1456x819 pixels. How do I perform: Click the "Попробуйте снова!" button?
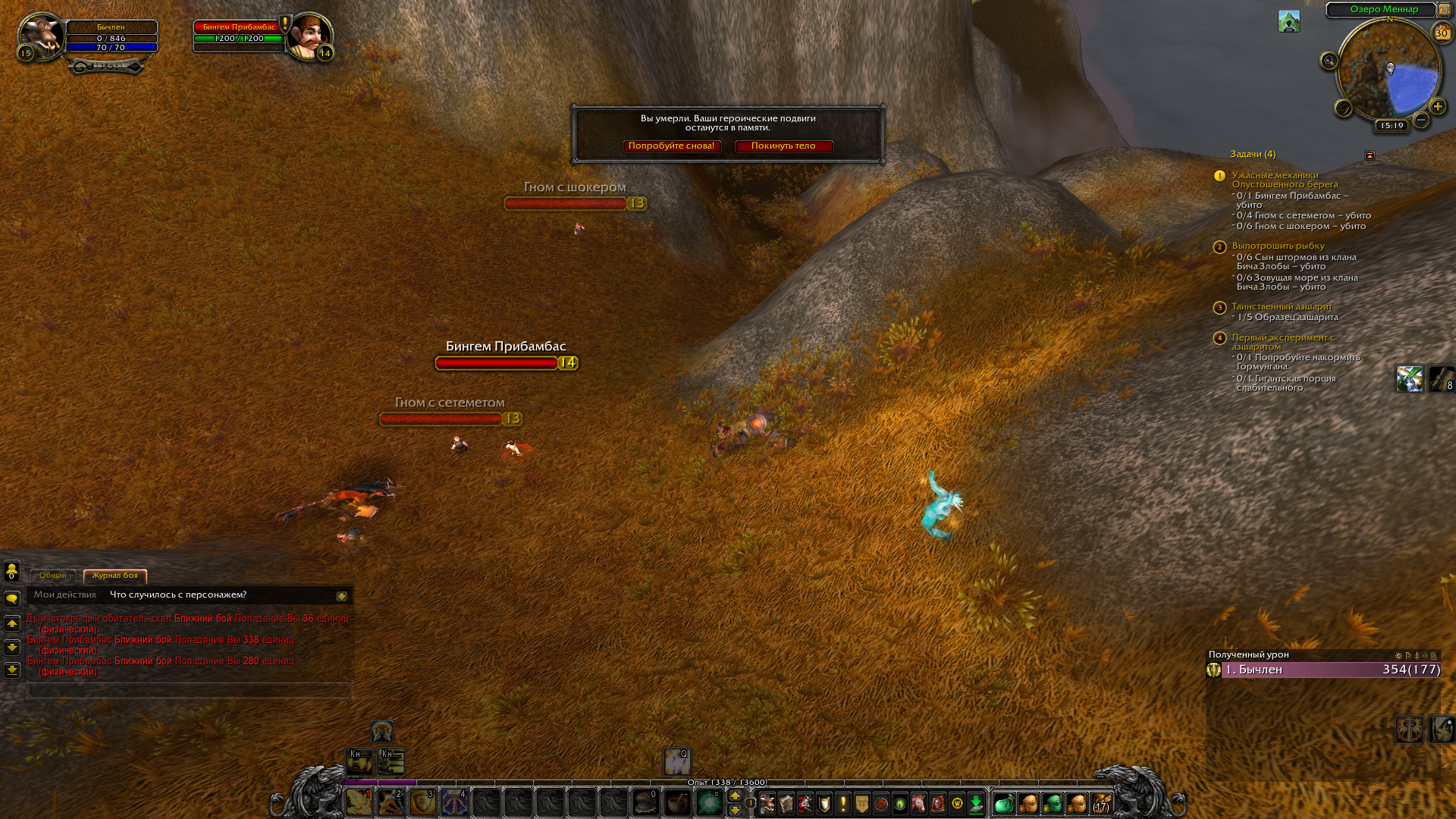[x=671, y=146]
